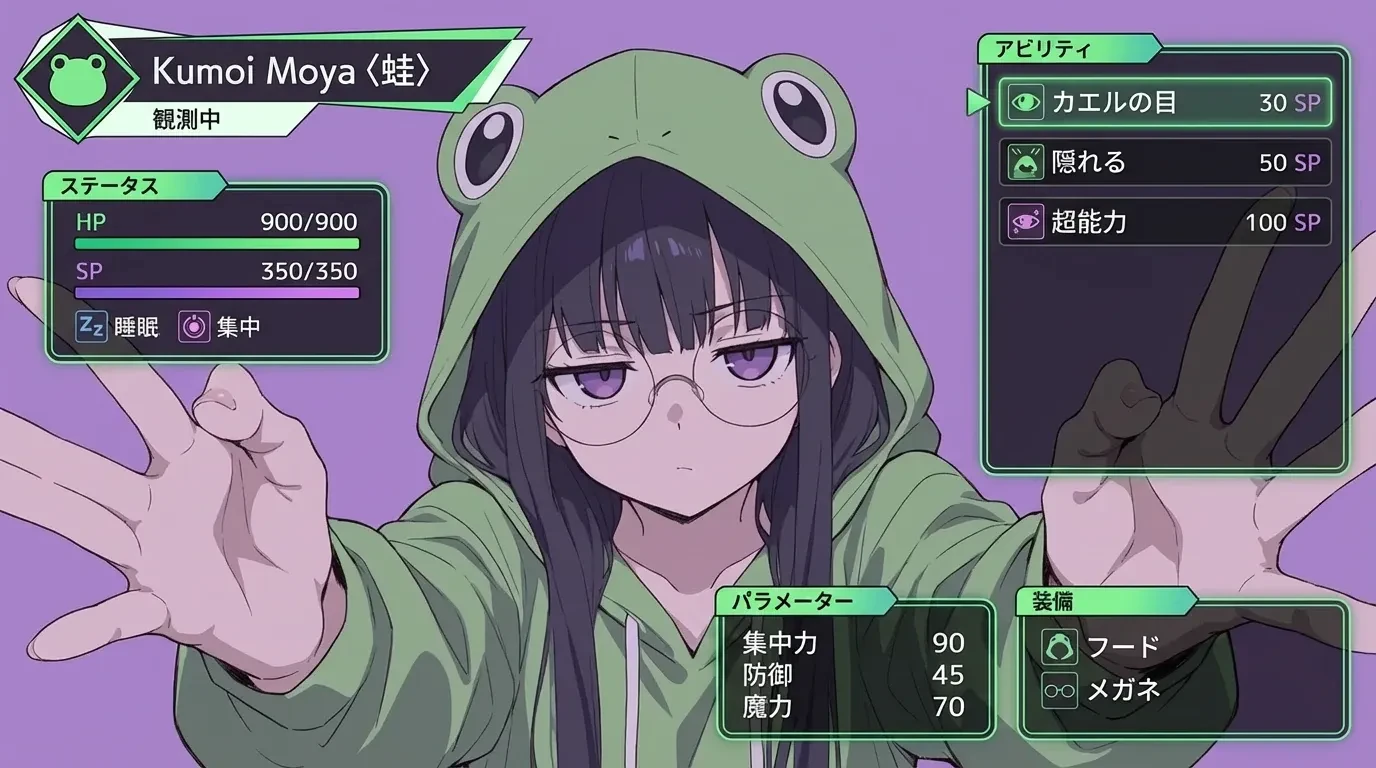Select the メガネ equipment slot
This screenshot has width=1376, height=768.
(1100, 689)
